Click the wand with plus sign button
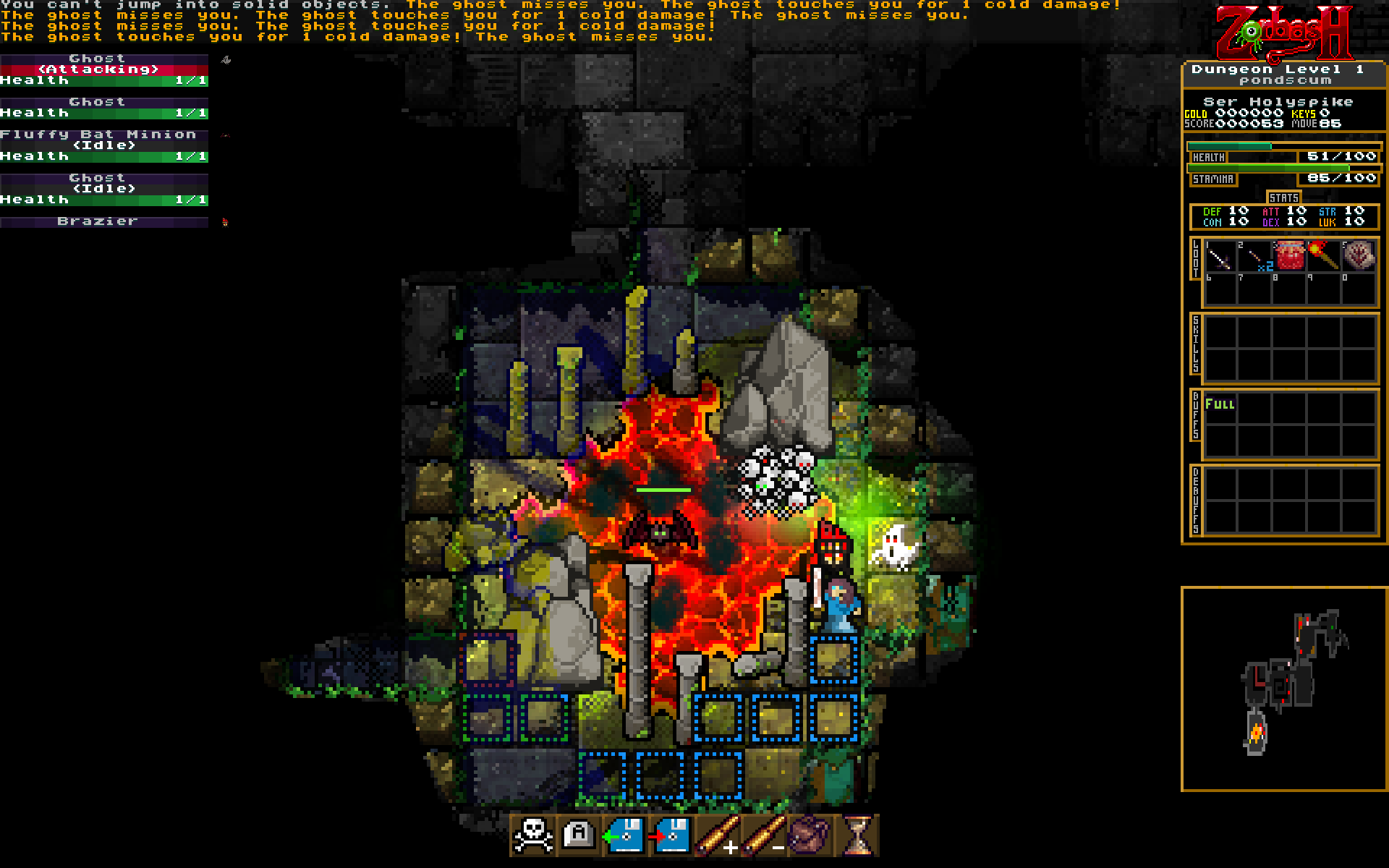The image size is (1389, 868). 717,835
